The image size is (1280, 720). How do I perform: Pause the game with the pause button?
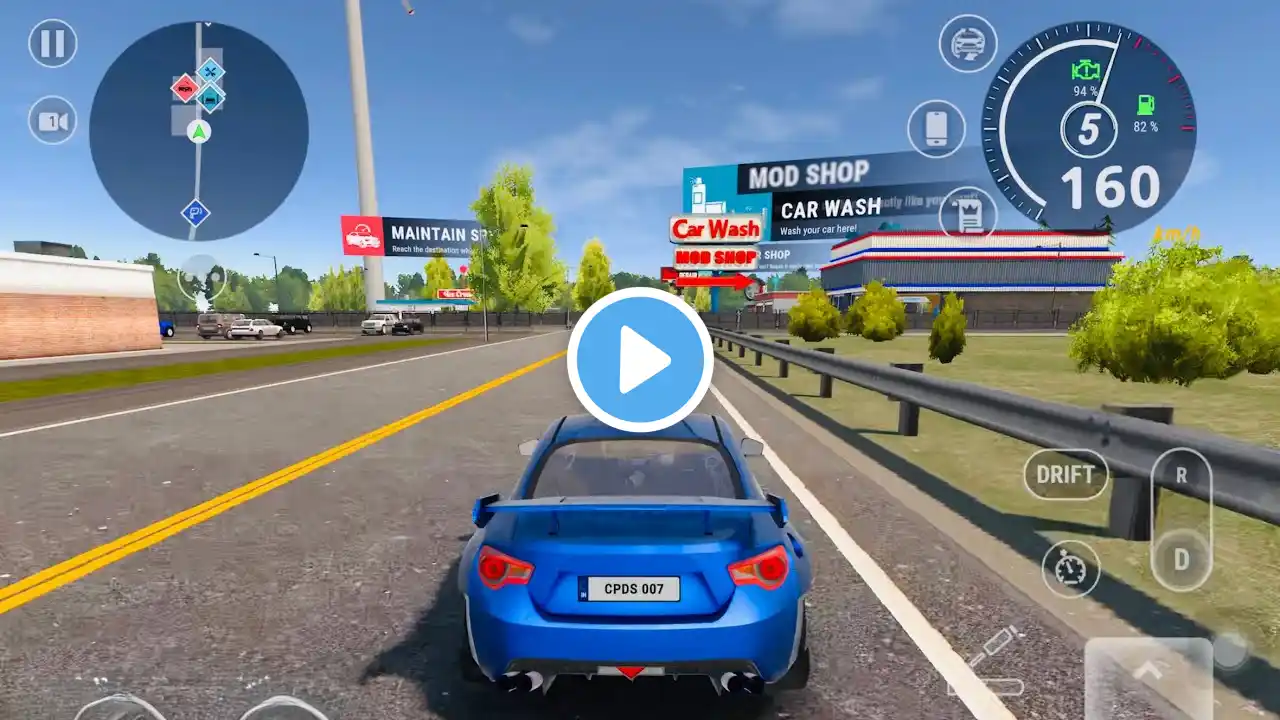[x=53, y=44]
